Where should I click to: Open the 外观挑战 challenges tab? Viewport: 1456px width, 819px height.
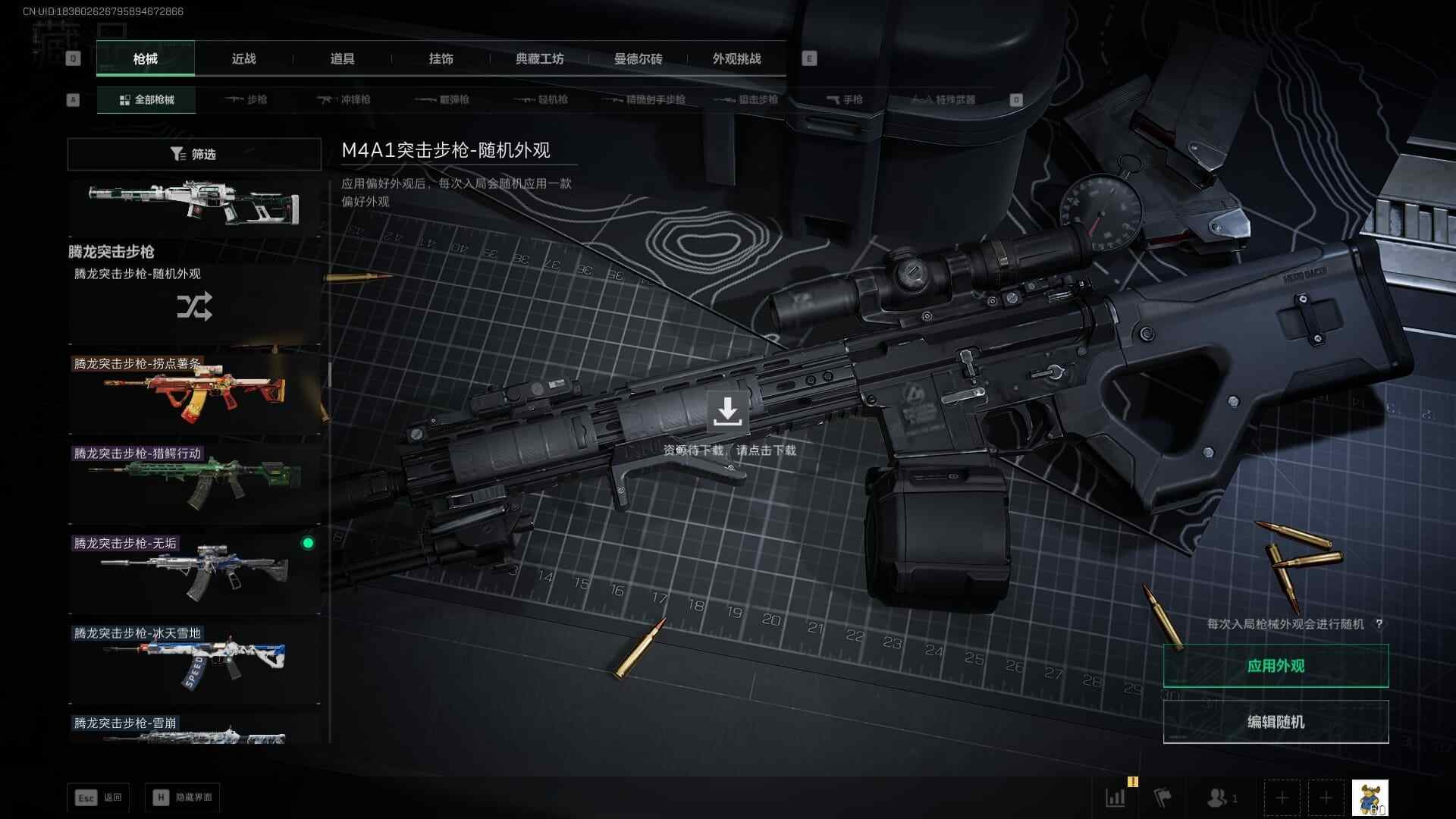tap(736, 58)
